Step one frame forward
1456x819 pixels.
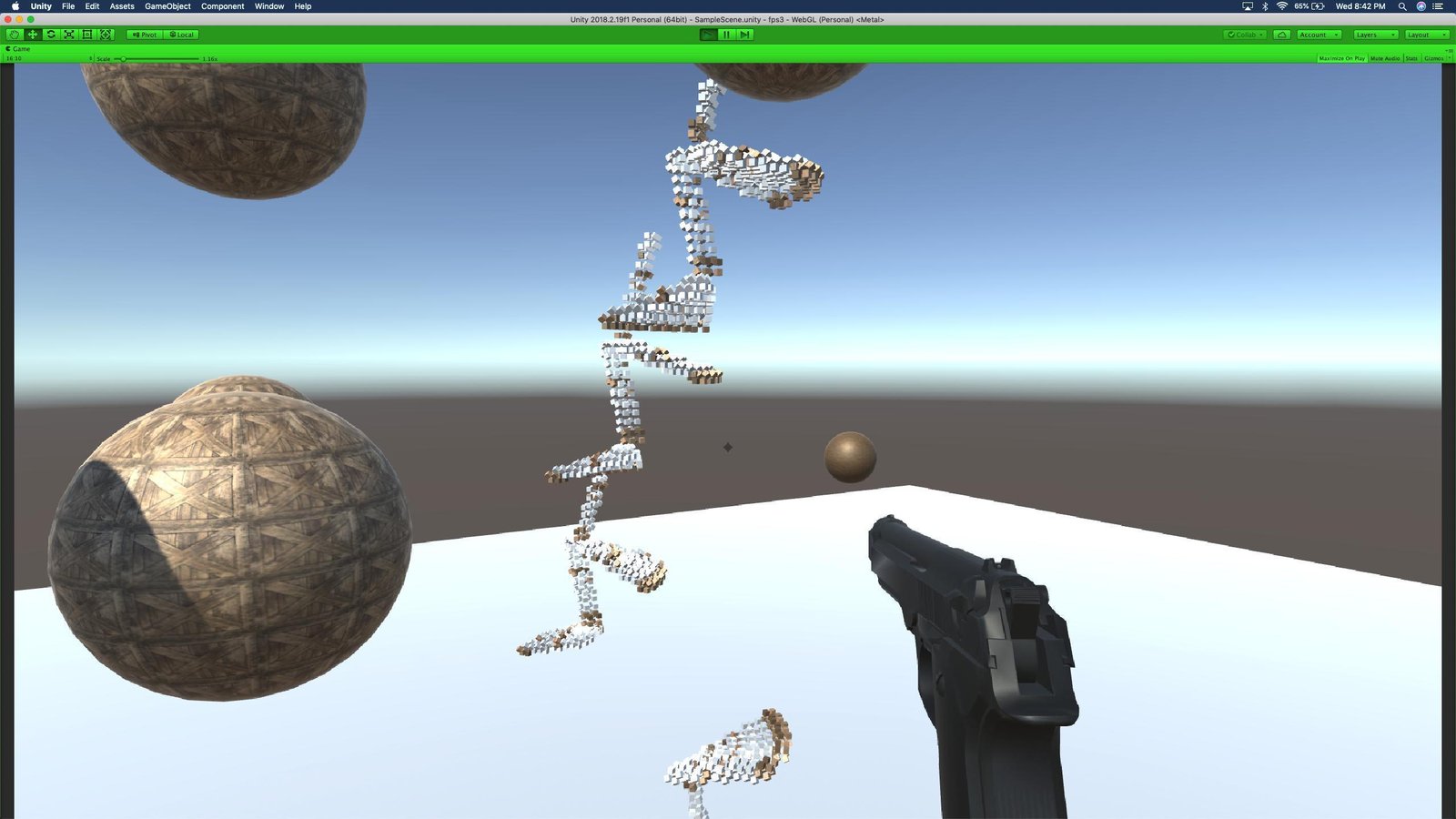[x=744, y=34]
